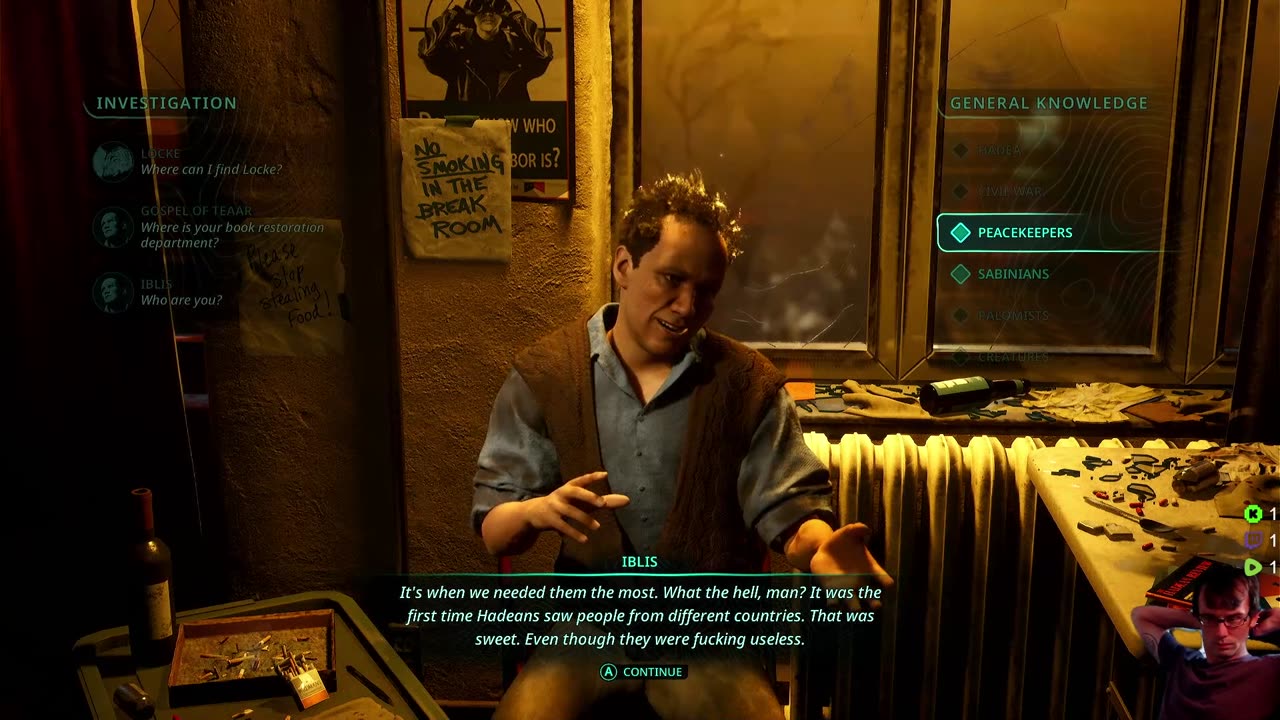Pick the Hadea general knowledge entry
The image size is (1280, 720).
[x=999, y=150]
